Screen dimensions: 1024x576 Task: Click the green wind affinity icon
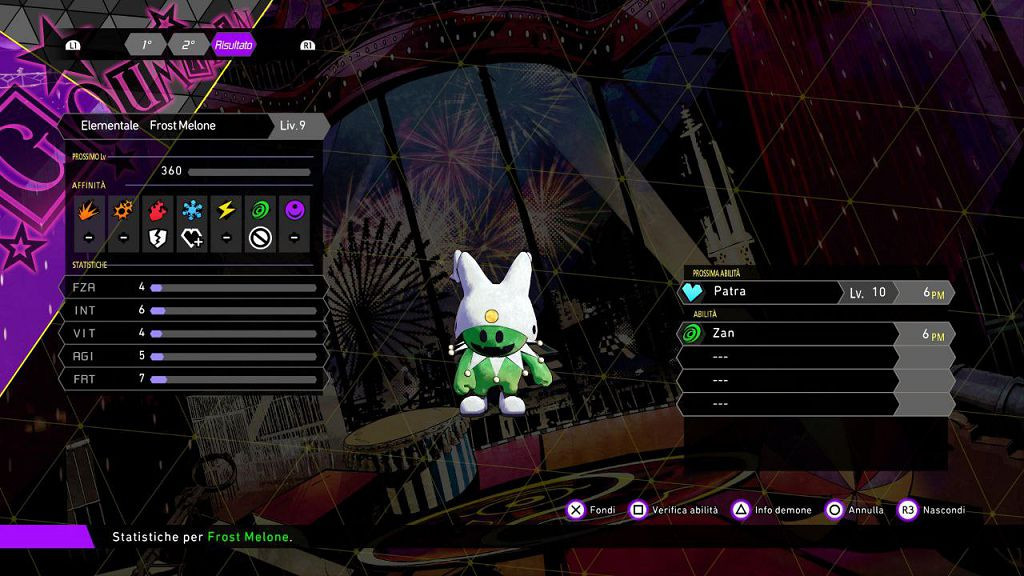[260, 210]
